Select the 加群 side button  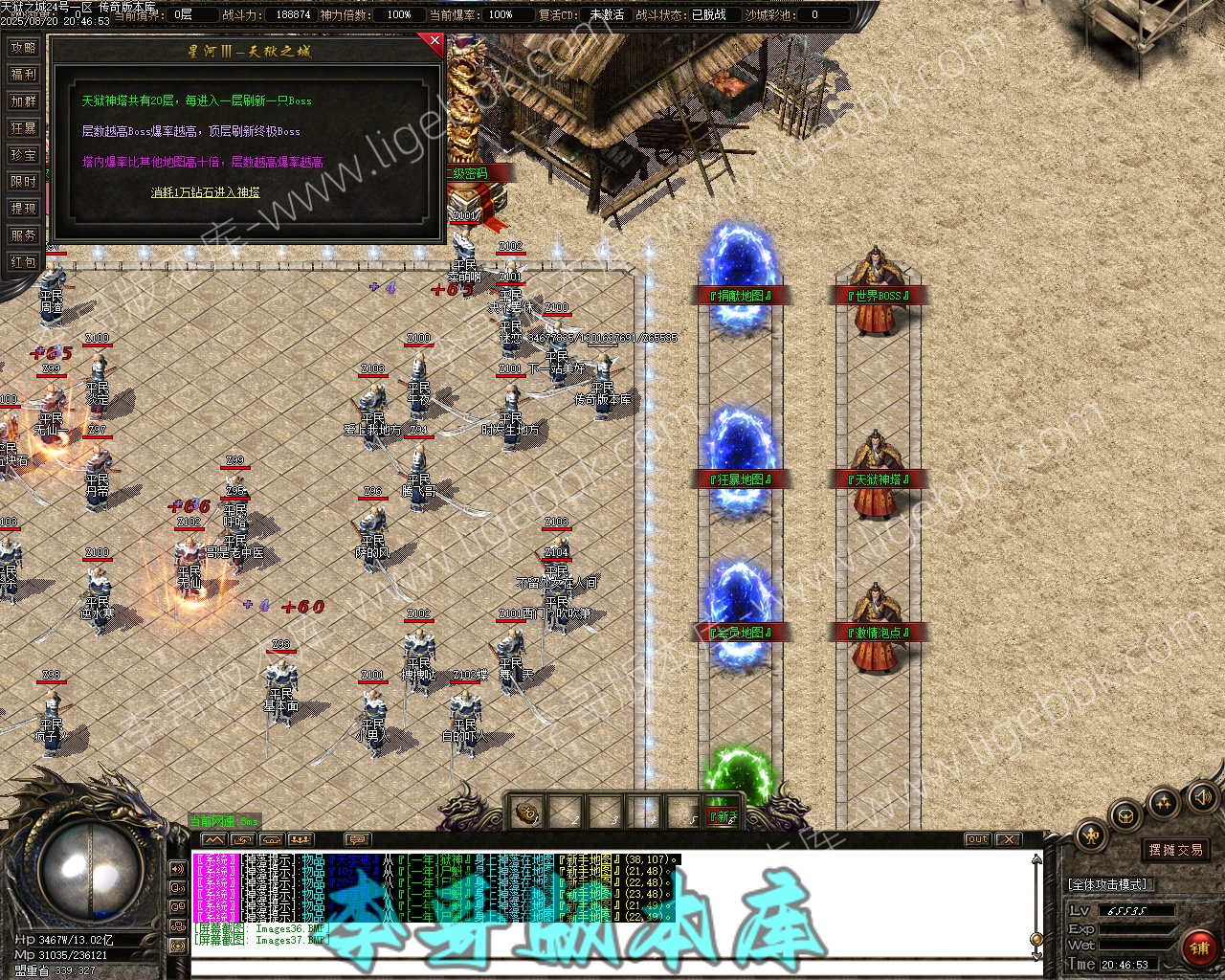click(x=23, y=101)
